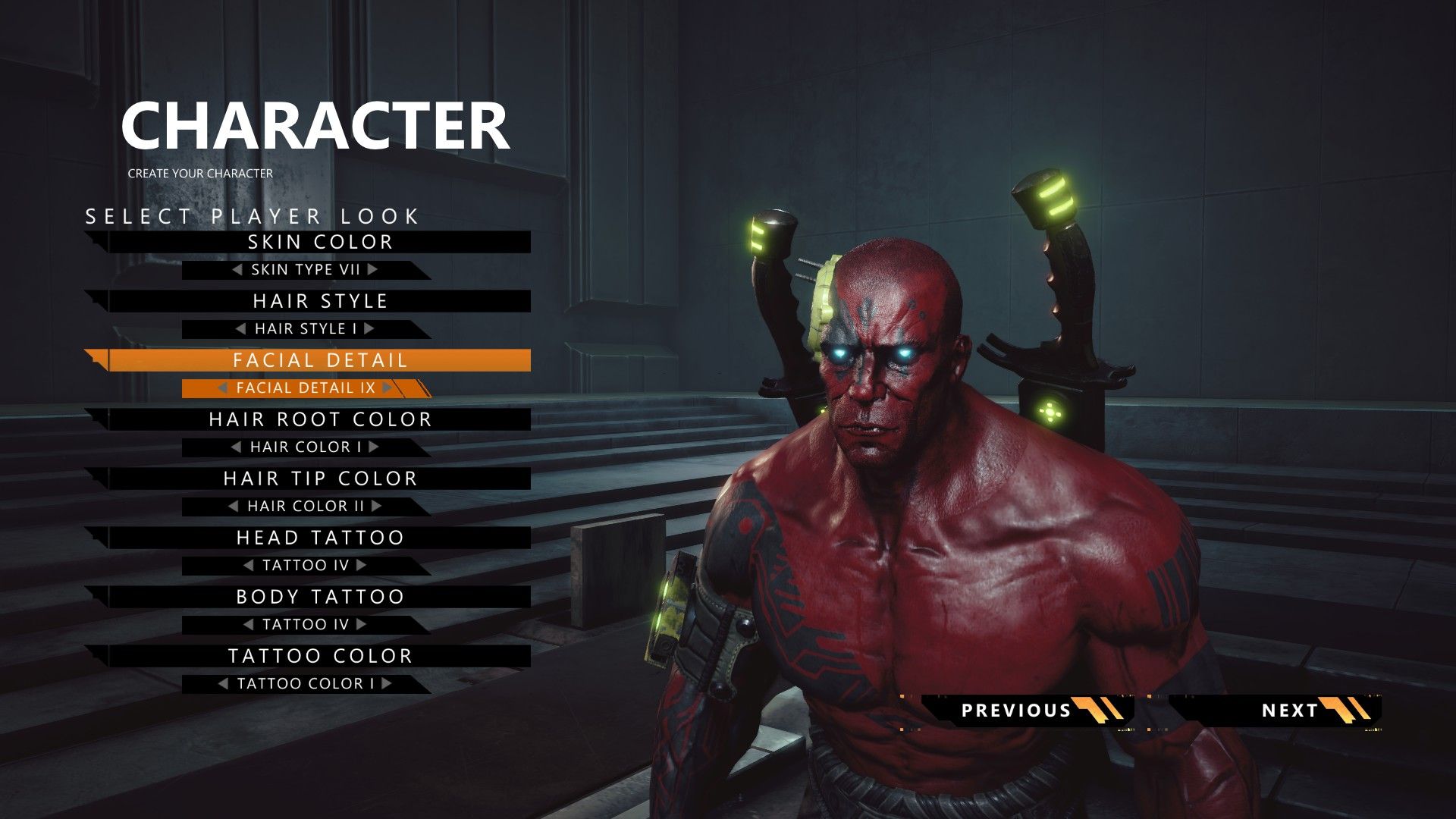
Task: Continue with the Next button
Action: pos(1289,711)
